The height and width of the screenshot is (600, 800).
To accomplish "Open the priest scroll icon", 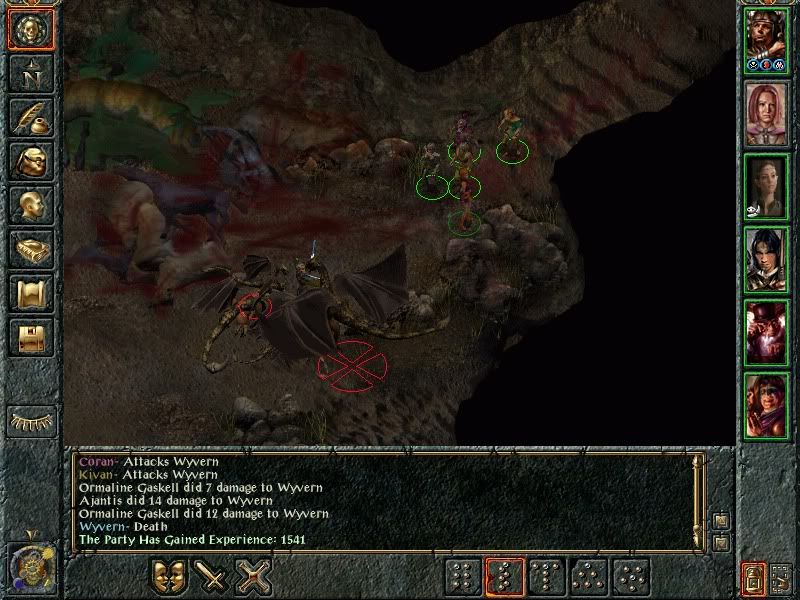I will [x=29, y=293].
